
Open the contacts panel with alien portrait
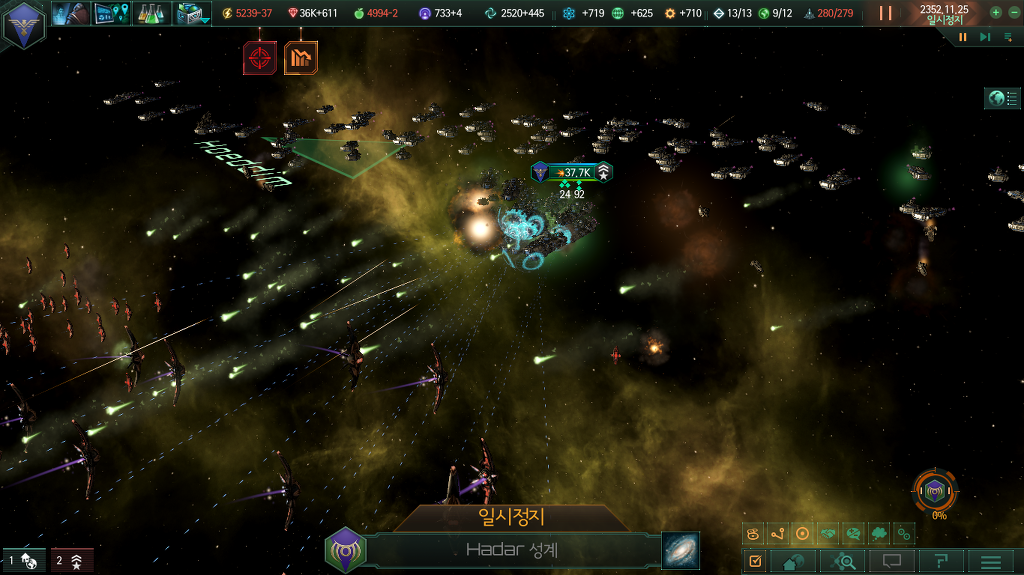click(x=72, y=13)
